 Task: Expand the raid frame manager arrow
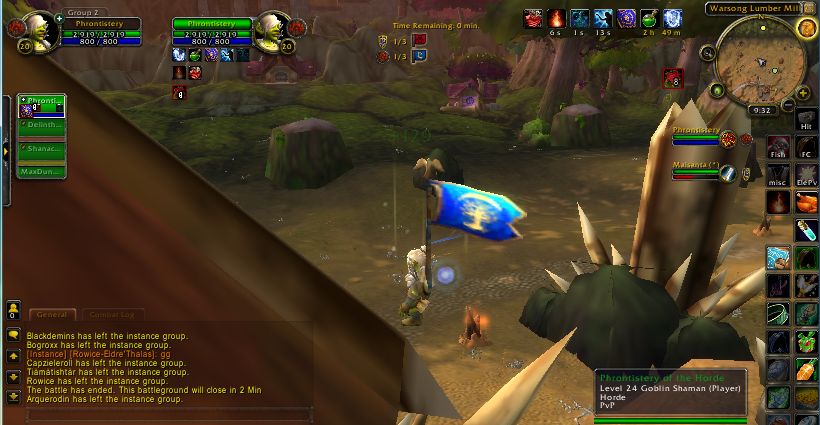pos(5,150)
